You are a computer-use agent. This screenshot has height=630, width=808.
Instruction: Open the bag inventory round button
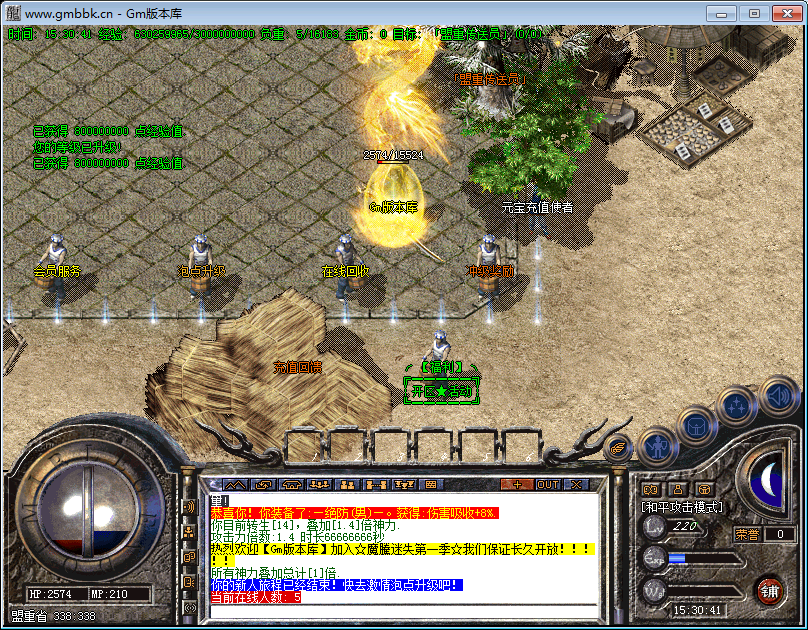click(697, 425)
